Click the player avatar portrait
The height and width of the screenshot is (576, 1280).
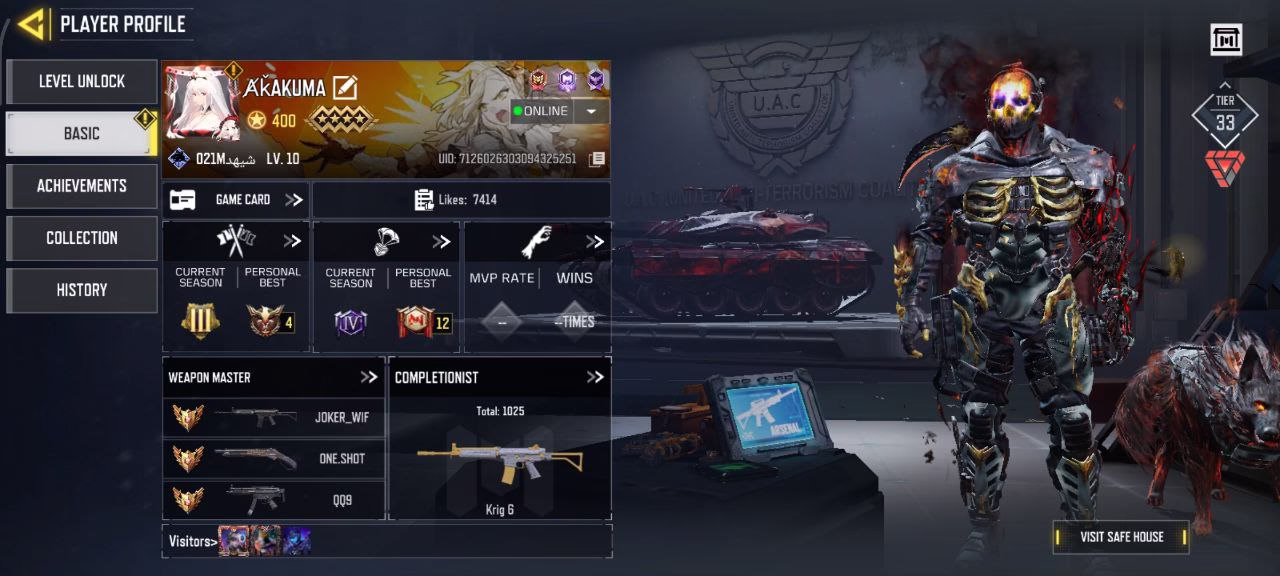click(x=203, y=104)
